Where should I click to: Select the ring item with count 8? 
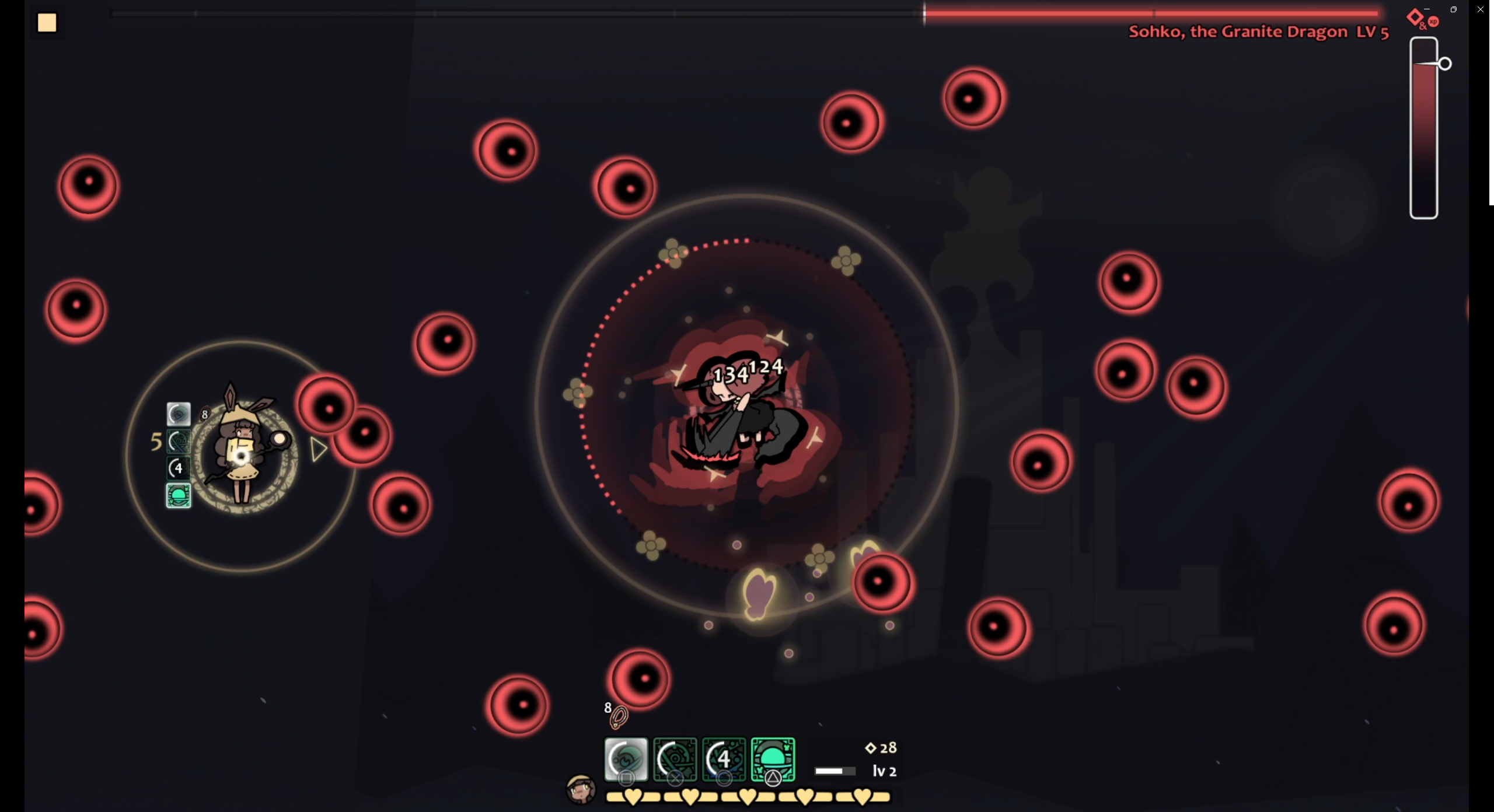(618, 717)
